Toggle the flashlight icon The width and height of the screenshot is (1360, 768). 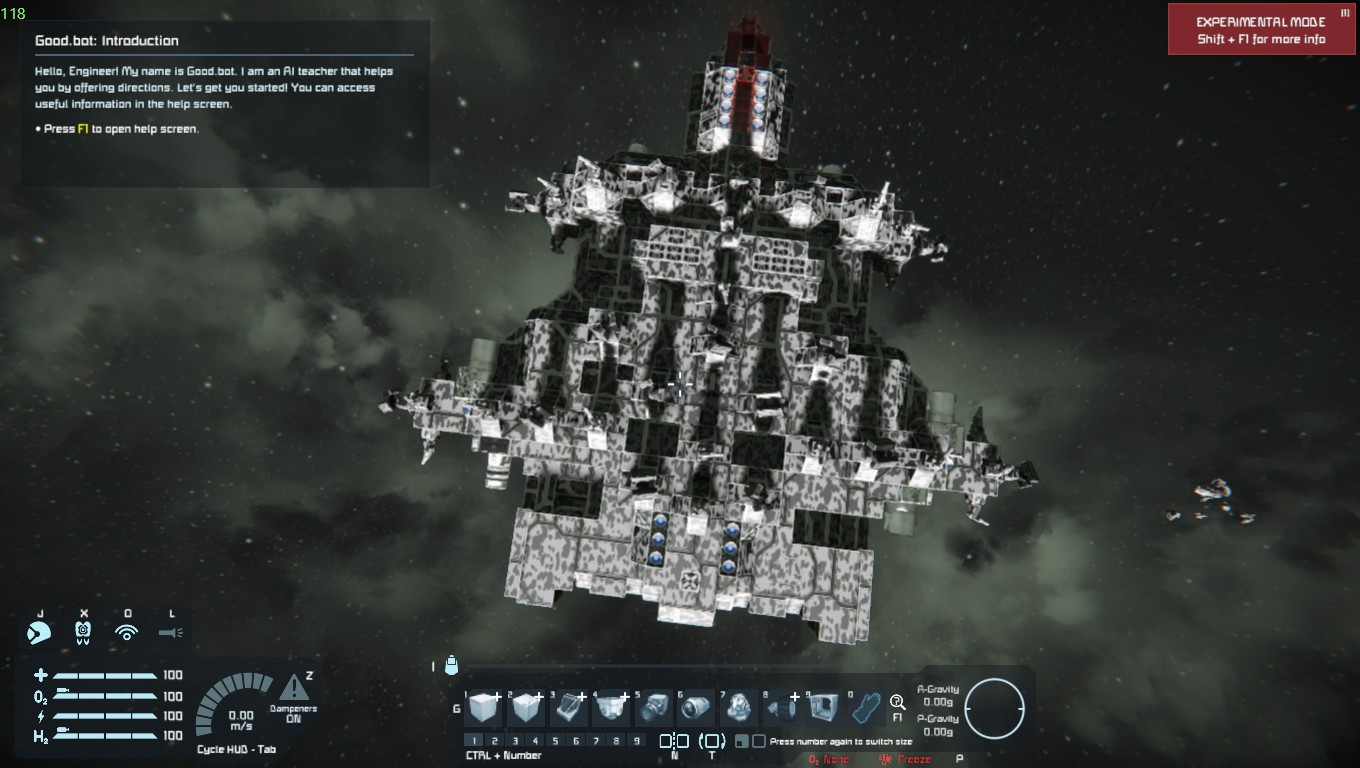pyautogui.click(x=170, y=632)
